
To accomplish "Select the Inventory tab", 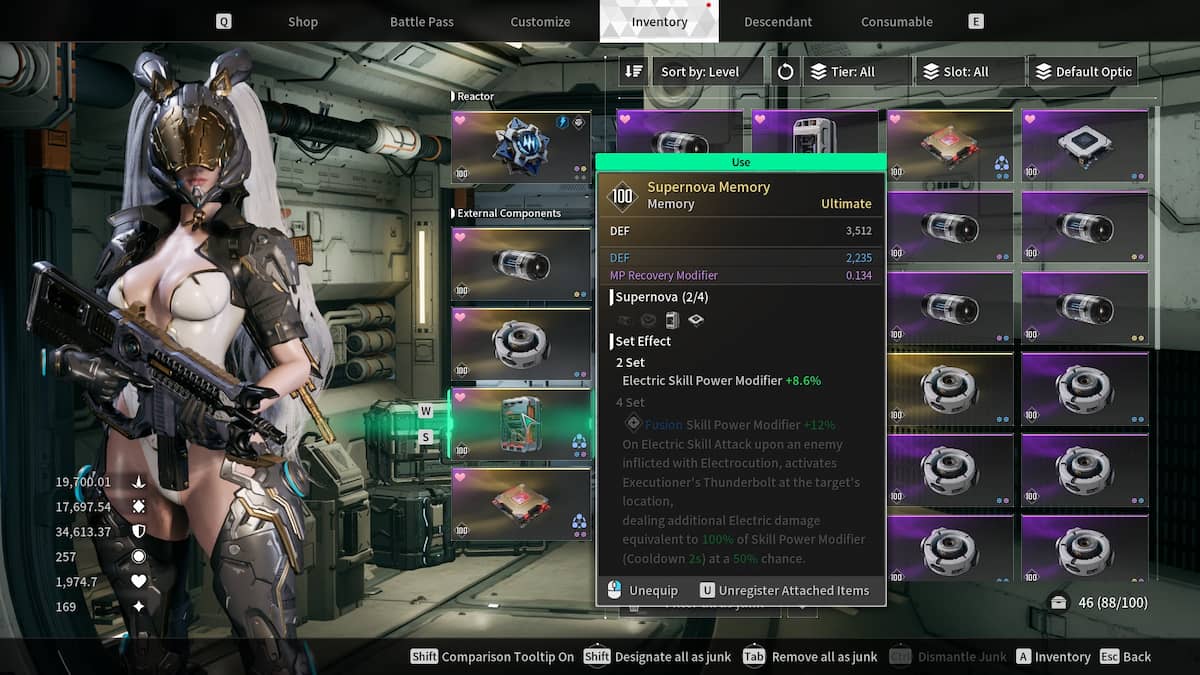I will point(659,22).
